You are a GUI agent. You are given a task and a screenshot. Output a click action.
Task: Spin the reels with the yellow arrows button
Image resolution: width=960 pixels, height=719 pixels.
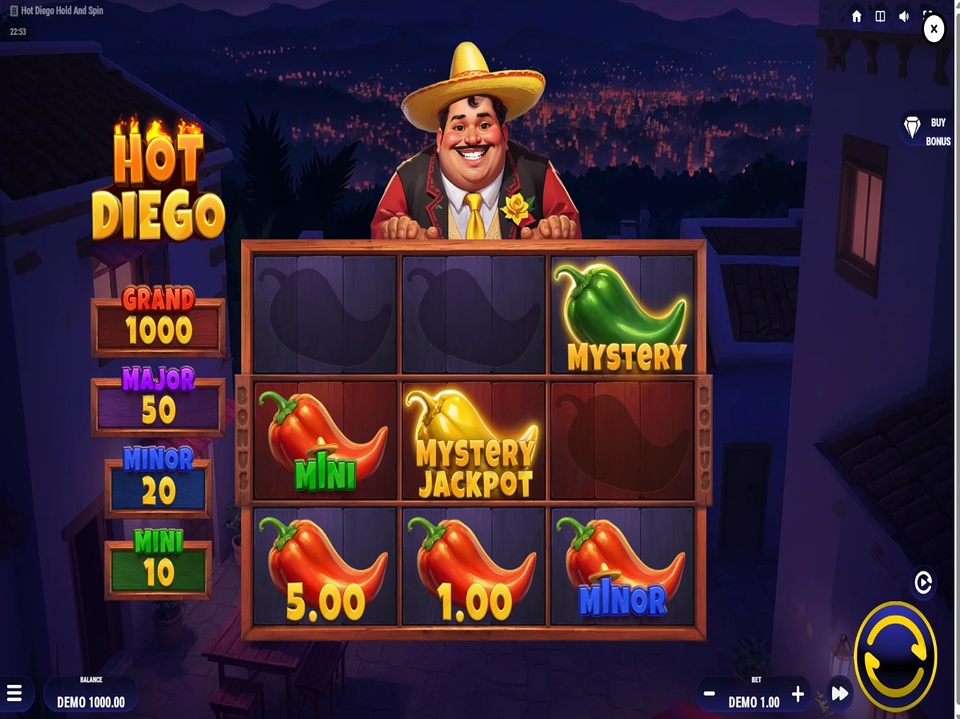point(895,656)
